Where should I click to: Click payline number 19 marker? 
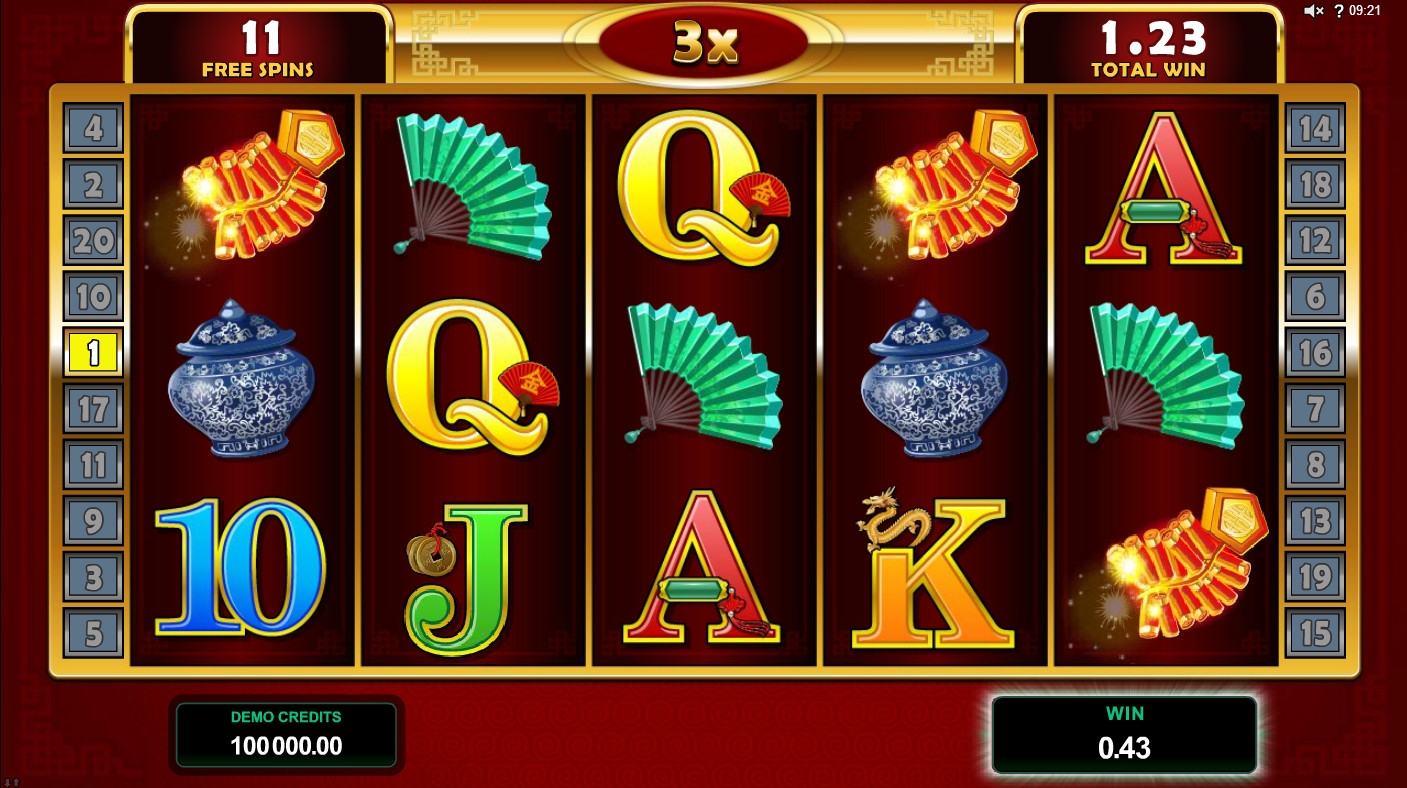(x=1315, y=577)
